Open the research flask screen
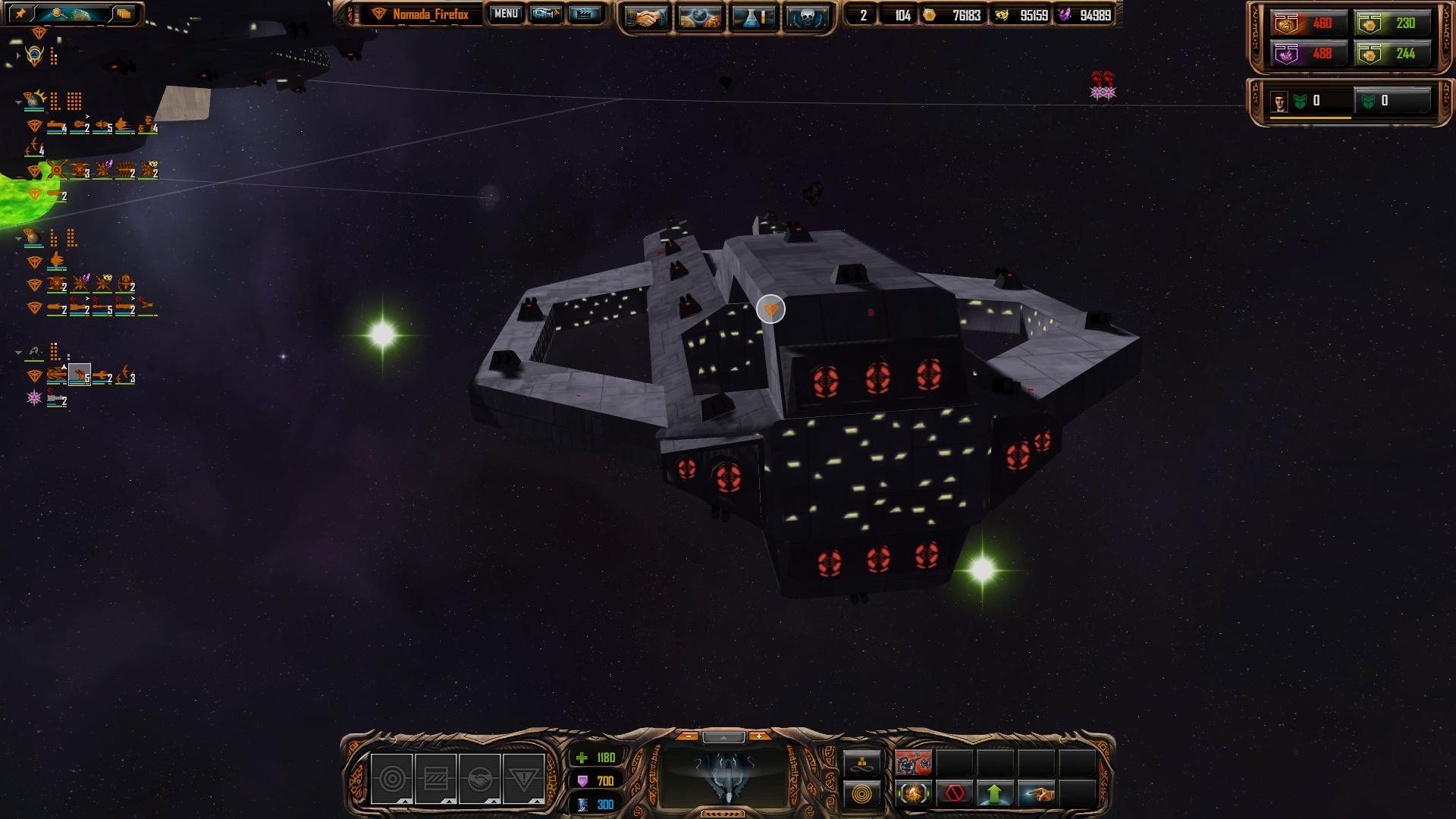1456x819 pixels. pyautogui.click(x=753, y=17)
